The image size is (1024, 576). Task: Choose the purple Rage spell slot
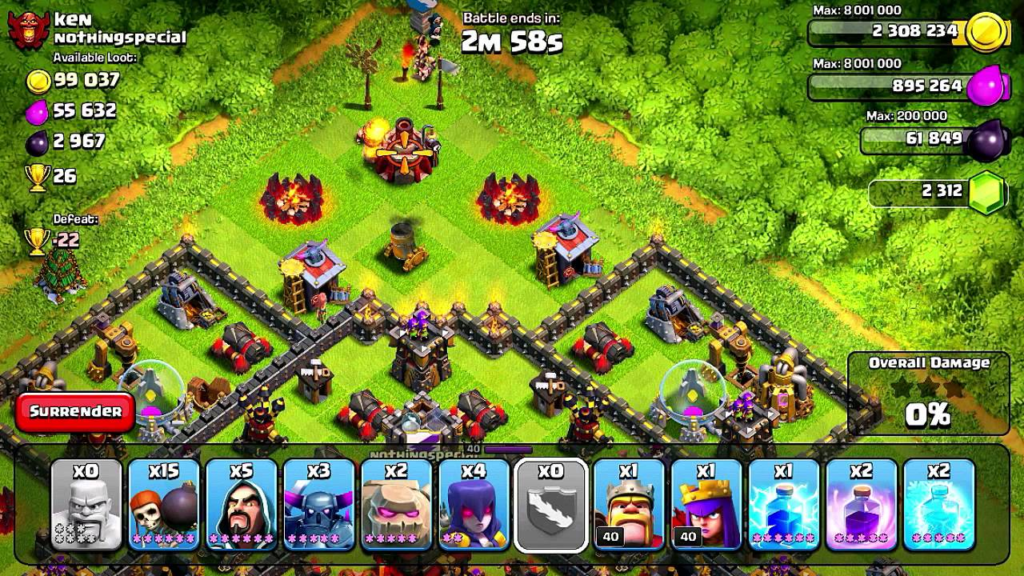point(861,505)
